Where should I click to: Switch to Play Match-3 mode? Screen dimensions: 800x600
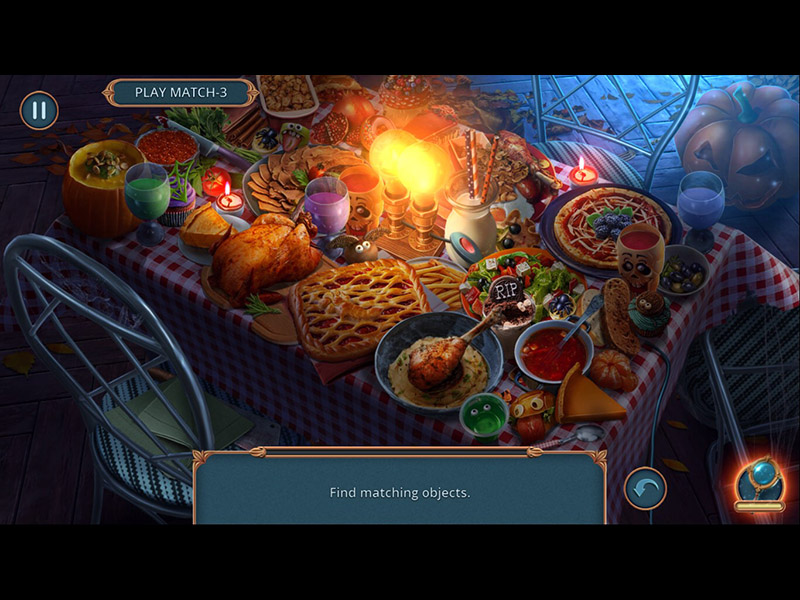[180, 93]
